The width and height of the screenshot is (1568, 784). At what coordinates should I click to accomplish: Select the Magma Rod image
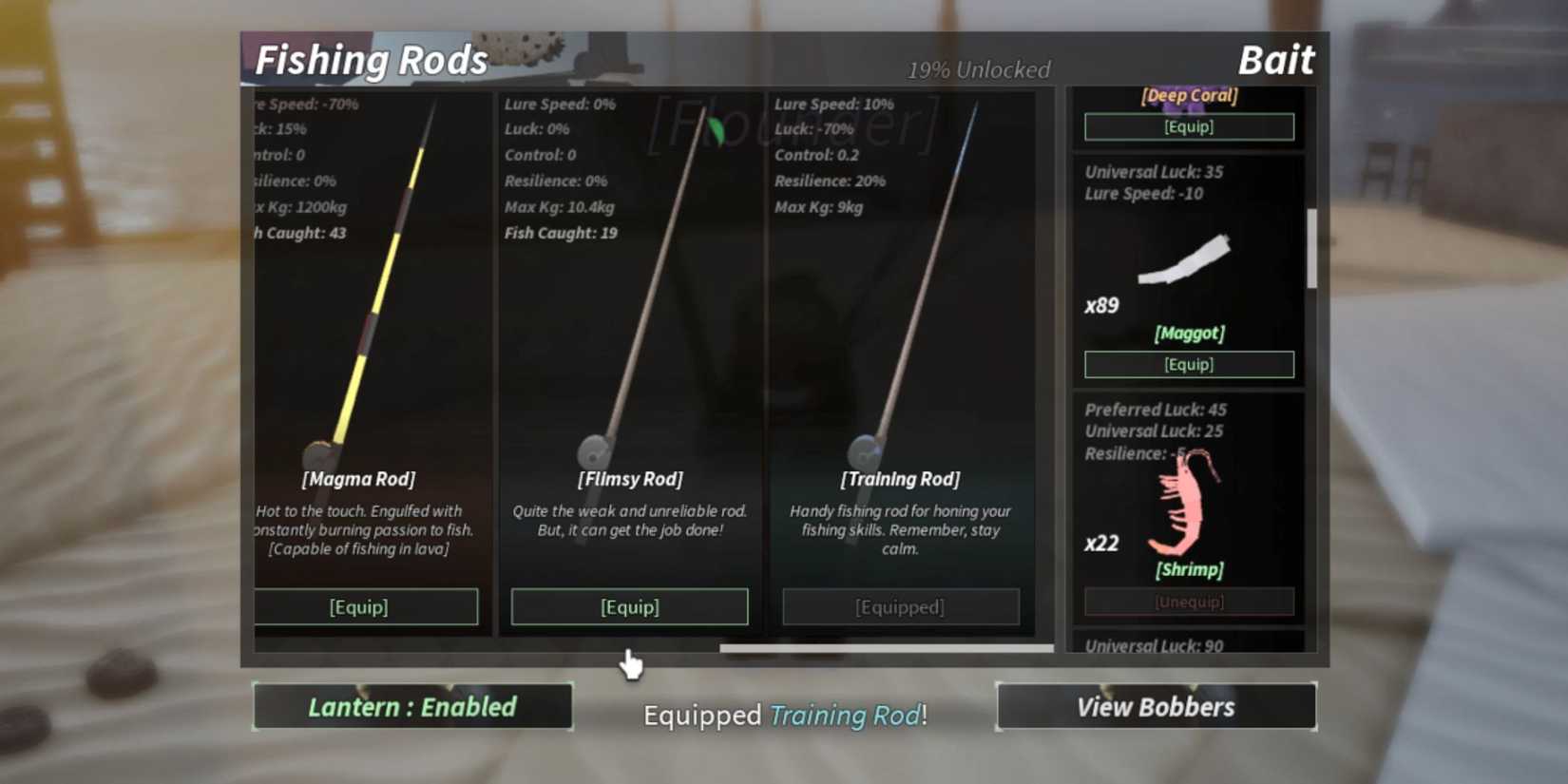click(x=371, y=285)
